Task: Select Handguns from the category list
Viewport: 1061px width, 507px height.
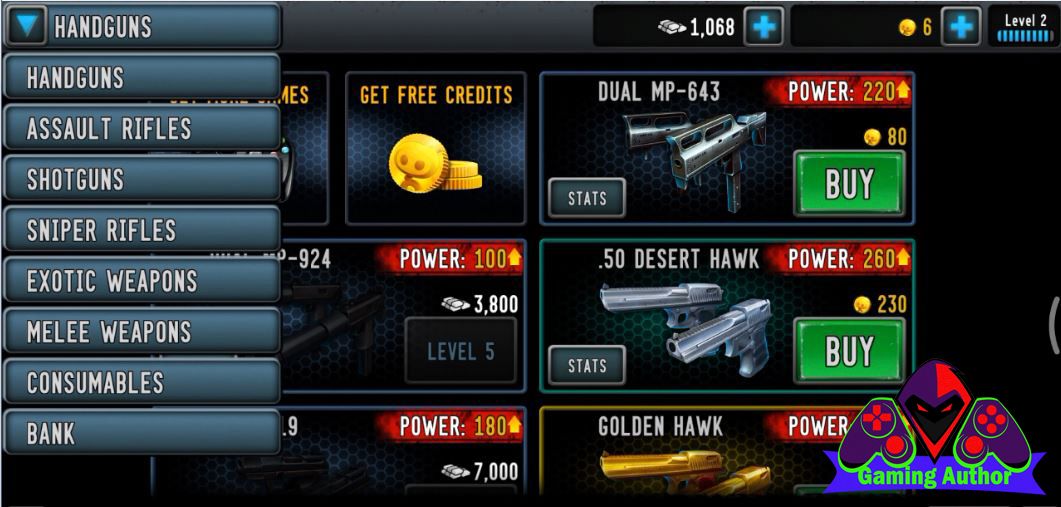Action: click(x=141, y=78)
